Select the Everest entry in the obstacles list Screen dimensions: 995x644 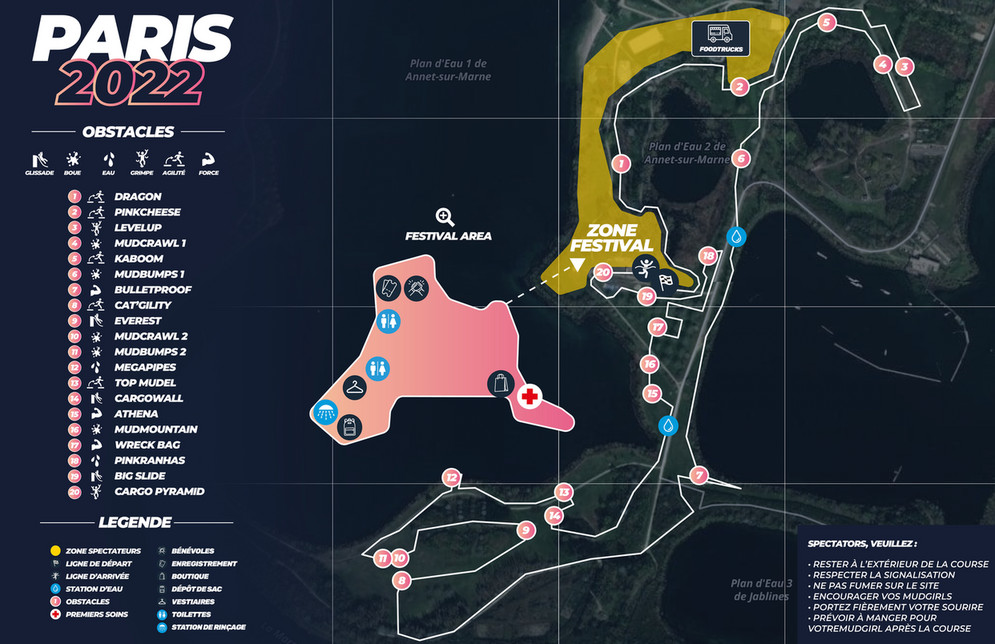click(x=137, y=321)
